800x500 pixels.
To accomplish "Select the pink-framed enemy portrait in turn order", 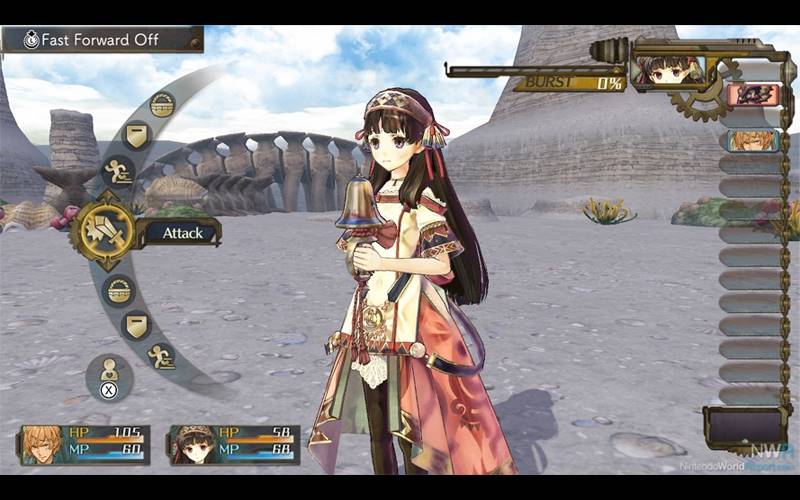I will coord(753,96).
